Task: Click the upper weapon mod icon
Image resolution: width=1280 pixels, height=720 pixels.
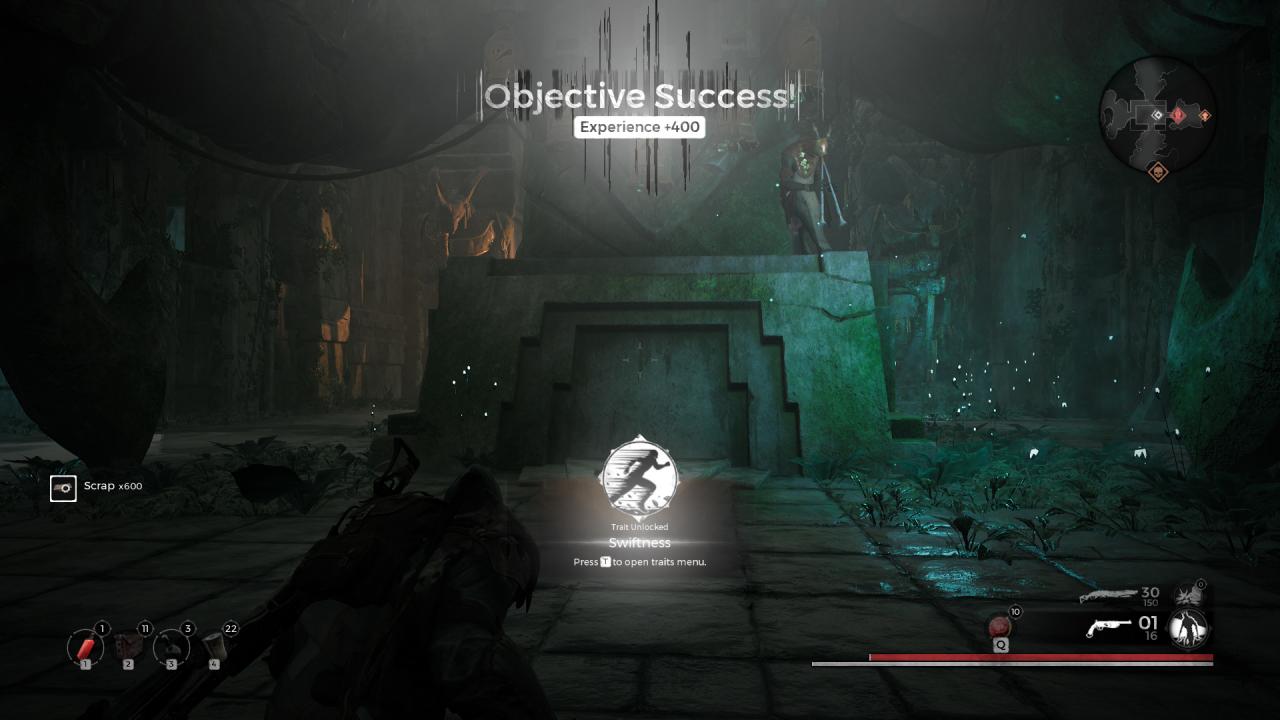Action: [1188, 596]
